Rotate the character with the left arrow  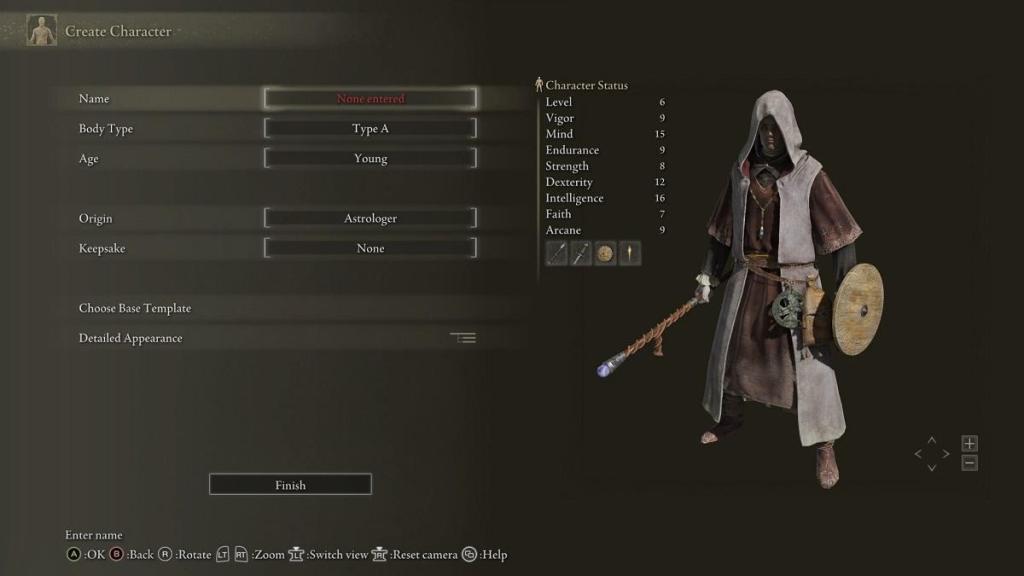tap(918, 454)
